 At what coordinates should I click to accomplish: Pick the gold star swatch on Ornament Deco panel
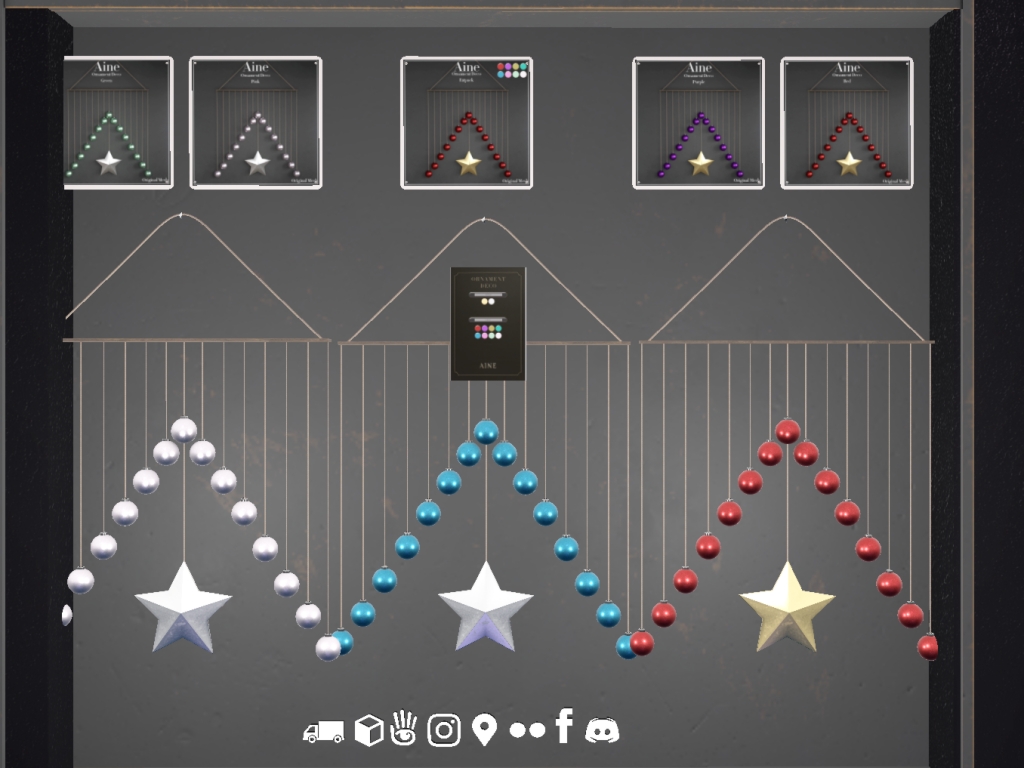coord(484,301)
